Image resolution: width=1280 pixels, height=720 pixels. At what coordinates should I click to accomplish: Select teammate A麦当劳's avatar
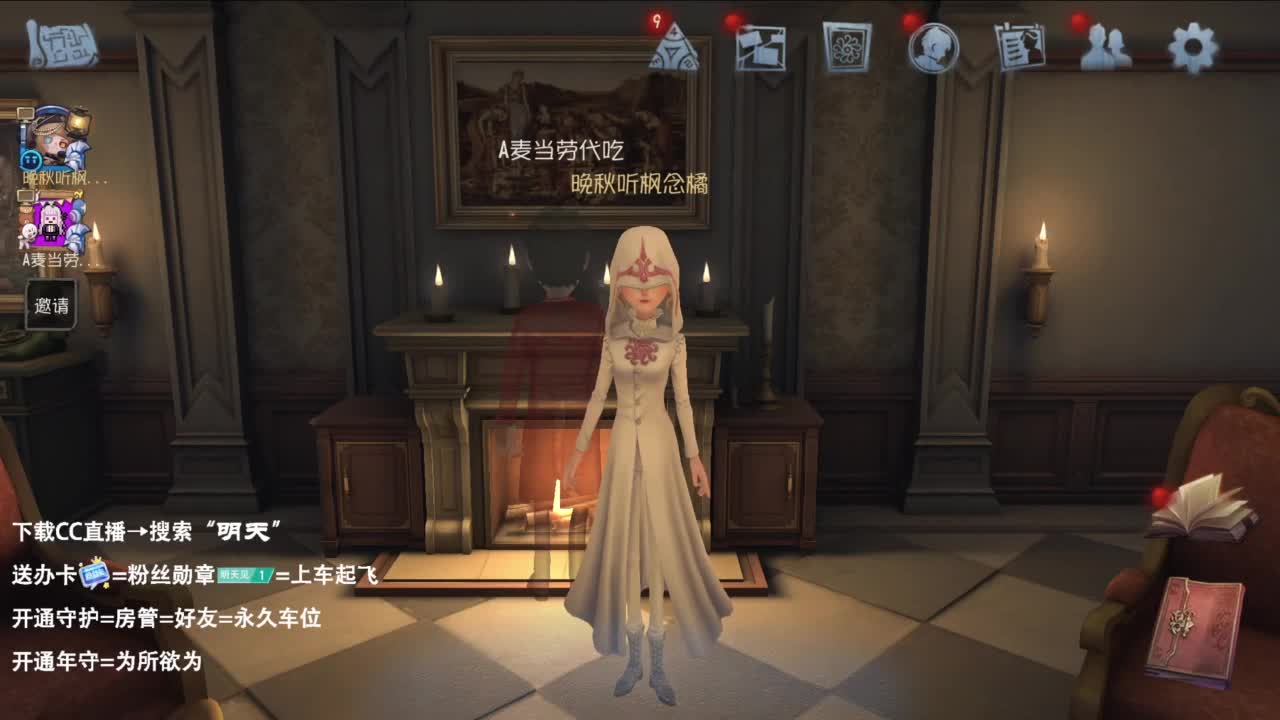click(50, 222)
